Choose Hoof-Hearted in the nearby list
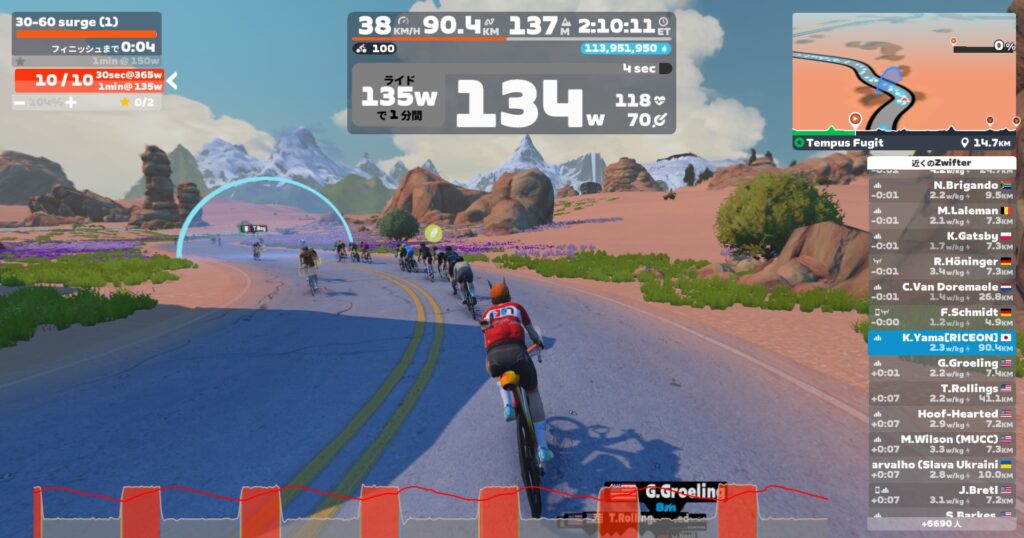The image size is (1024, 538). 941,418
